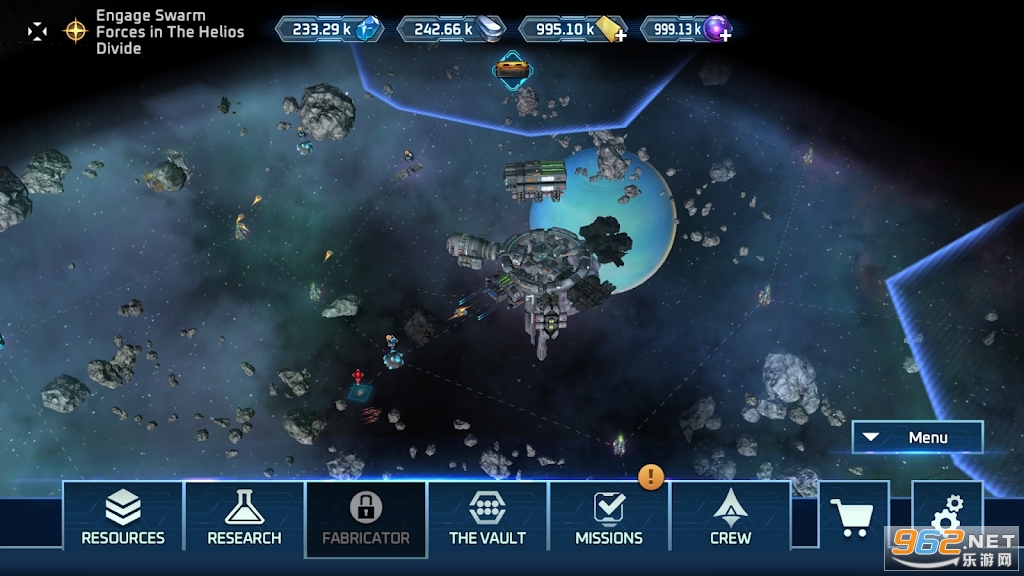Image resolution: width=1024 pixels, height=576 pixels.
Task: Click the blue crystal resource counter
Action: point(330,29)
